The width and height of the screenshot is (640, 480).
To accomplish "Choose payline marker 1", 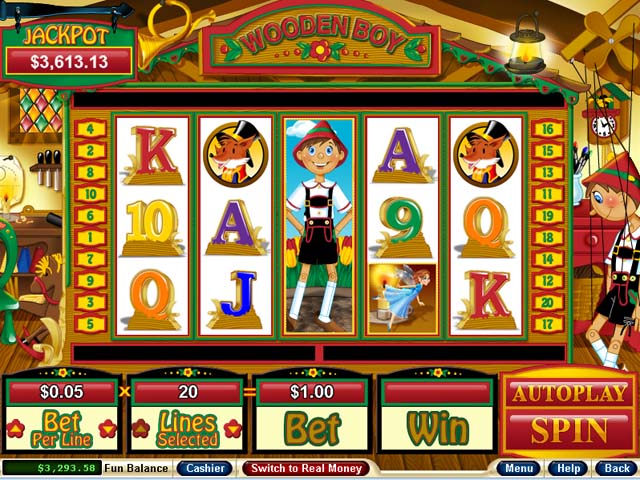I will tap(90, 237).
